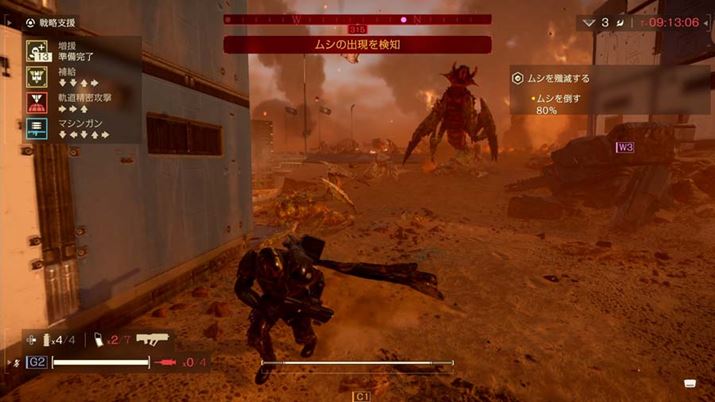Call in the マシンガン machine gun stratagem
This screenshot has height=402, width=715.
tap(35, 128)
